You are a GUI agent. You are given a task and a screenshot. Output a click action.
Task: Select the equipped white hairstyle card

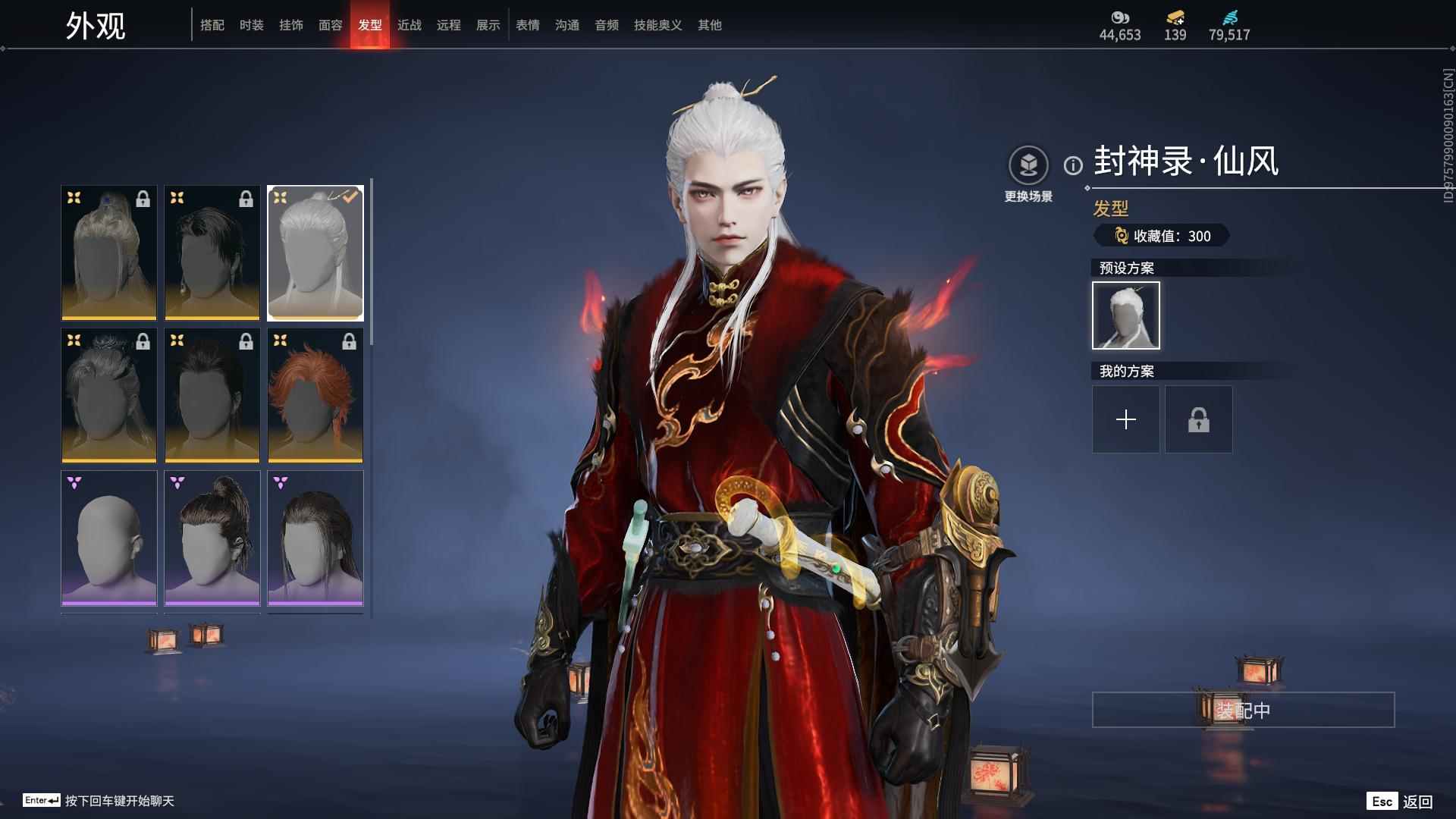click(315, 253)
